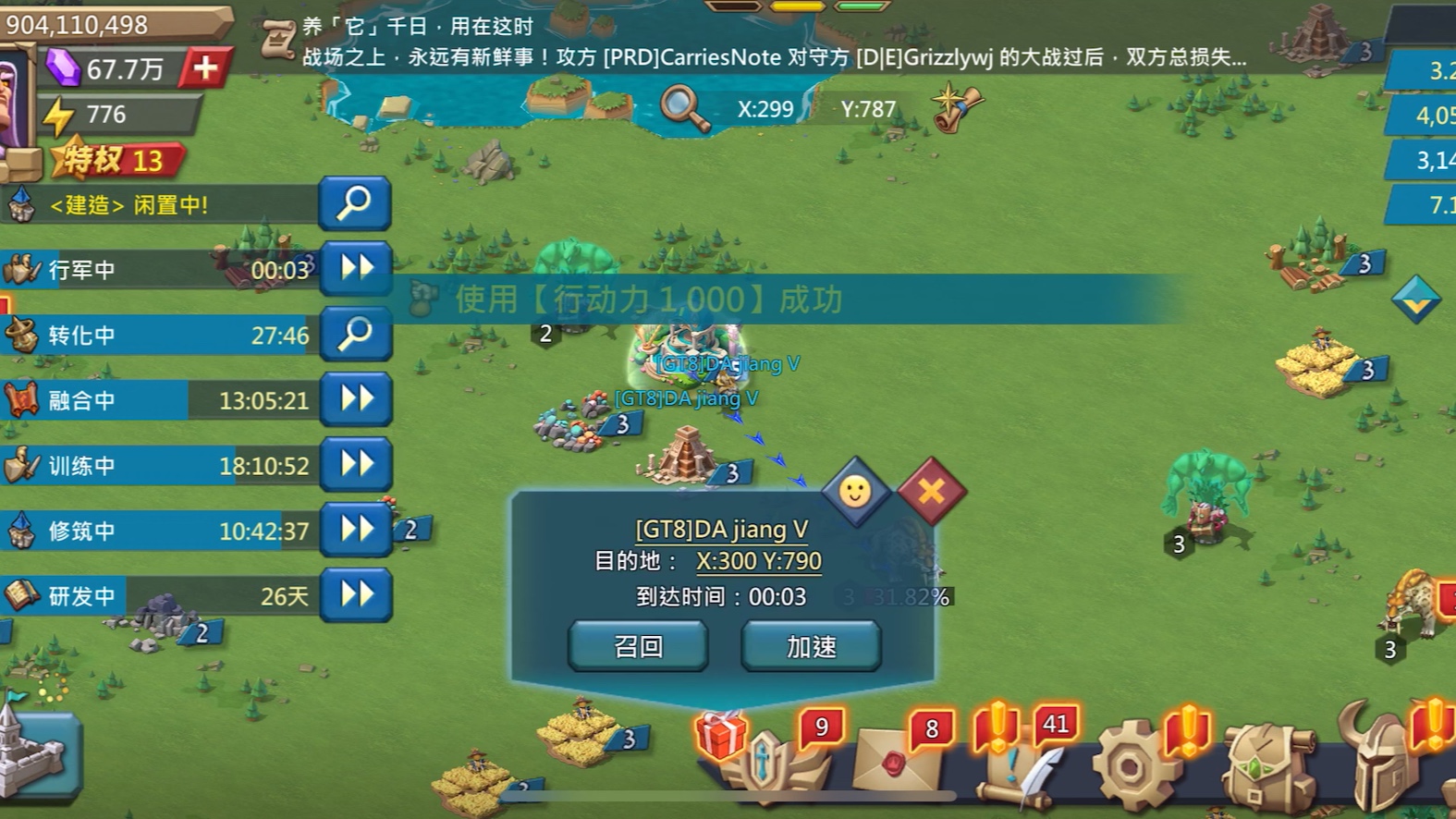Speed up 行军中 with the double-arrow icon
The width and height of the screenshot is (1456, 819).
355,270
